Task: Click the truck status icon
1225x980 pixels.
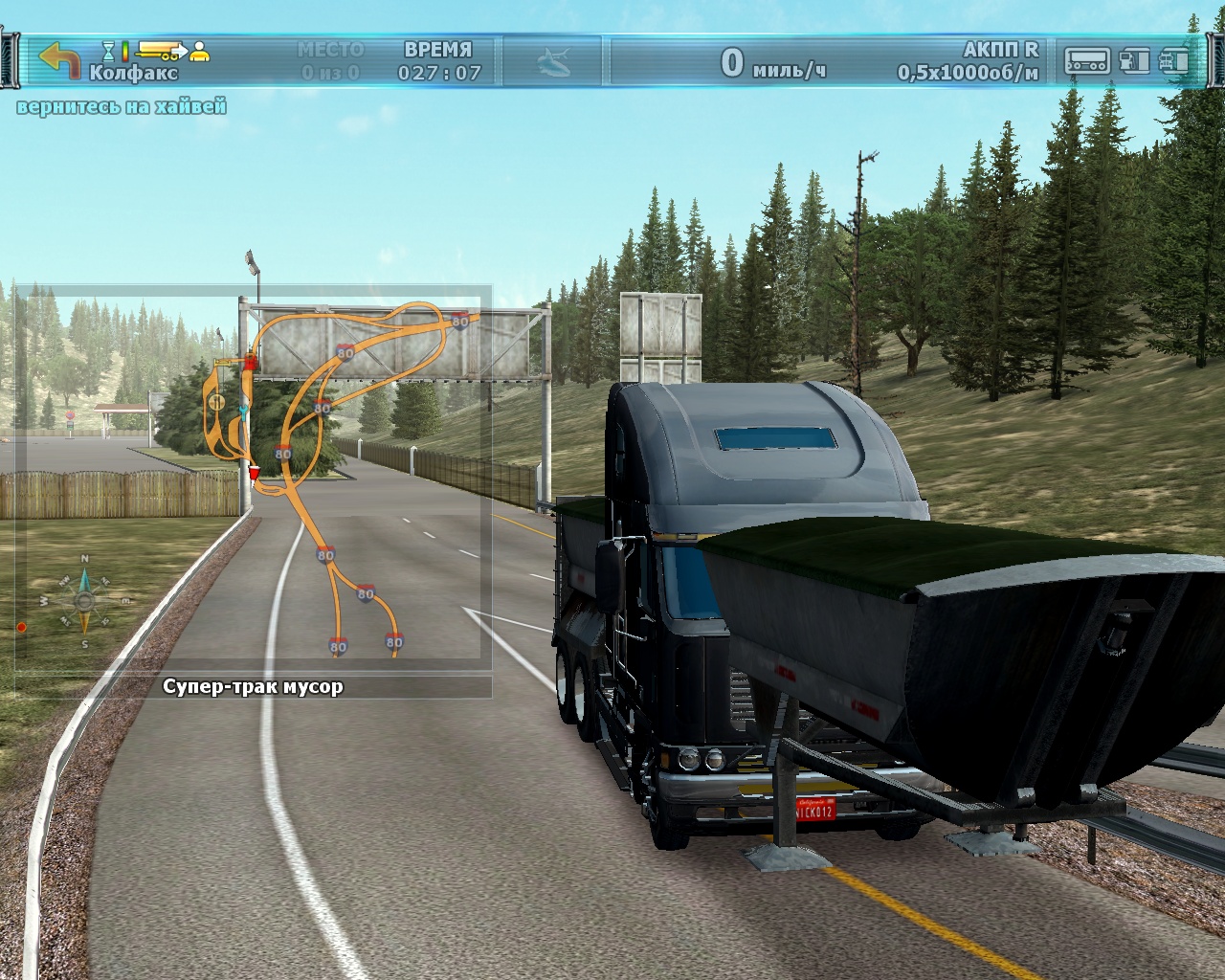Action: (x=1173, y=61)
